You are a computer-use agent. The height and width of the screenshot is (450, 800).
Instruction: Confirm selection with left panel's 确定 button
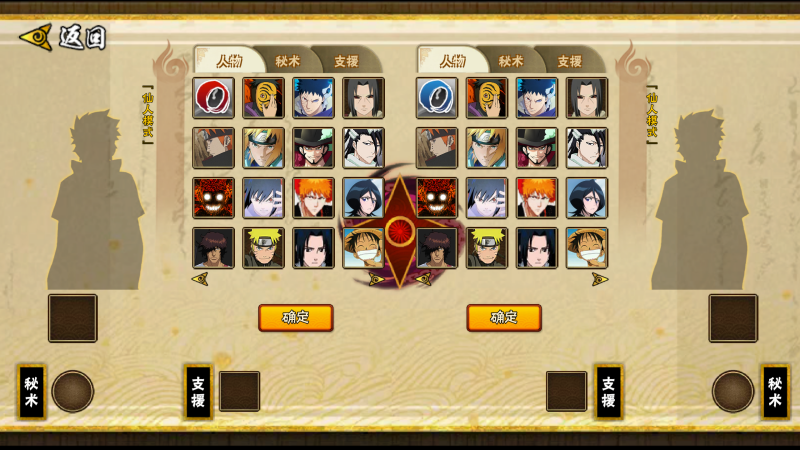[295, 318]
